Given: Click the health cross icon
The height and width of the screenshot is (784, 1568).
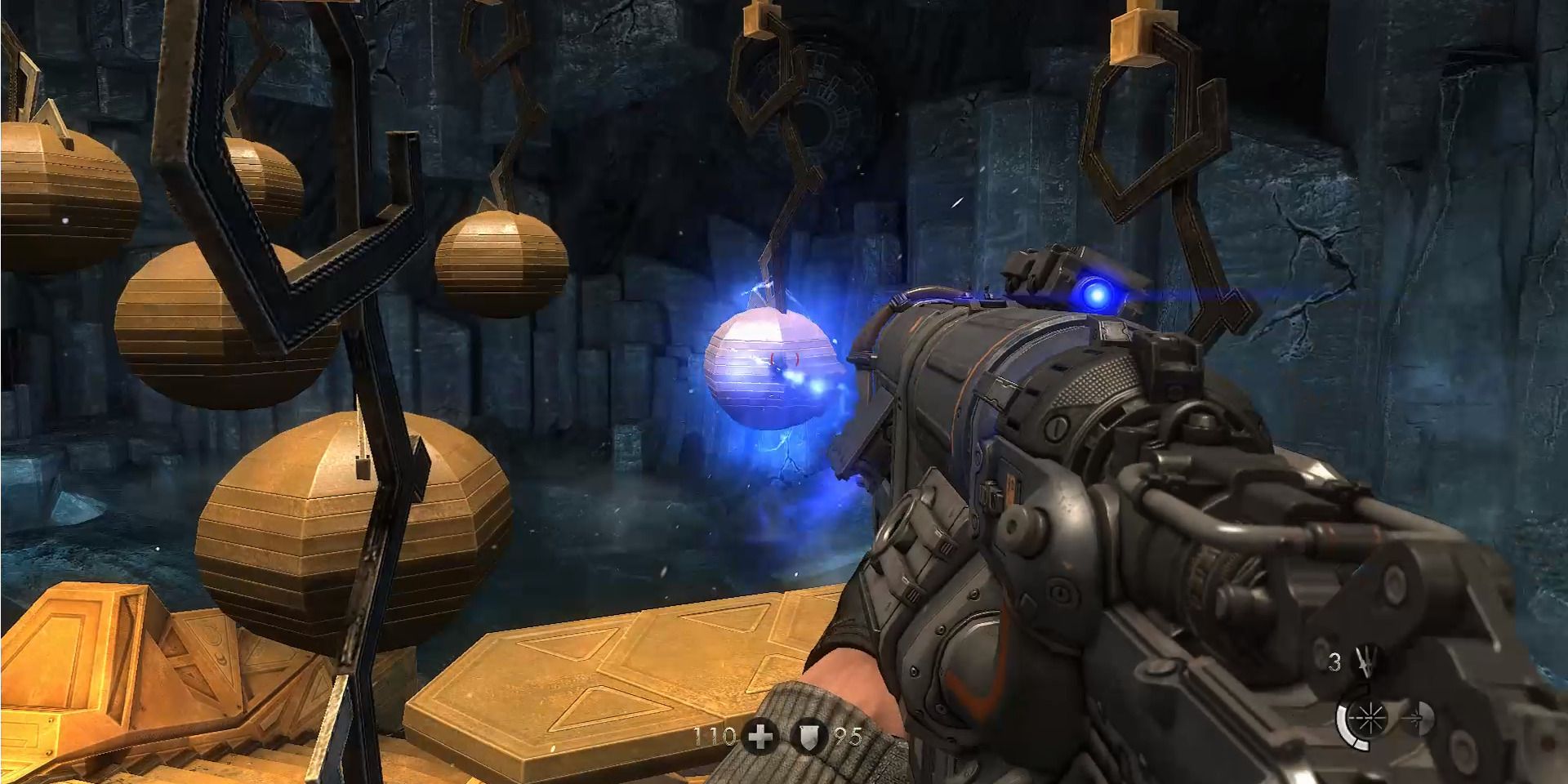Looking at the screenshot, I should point(761,737).
